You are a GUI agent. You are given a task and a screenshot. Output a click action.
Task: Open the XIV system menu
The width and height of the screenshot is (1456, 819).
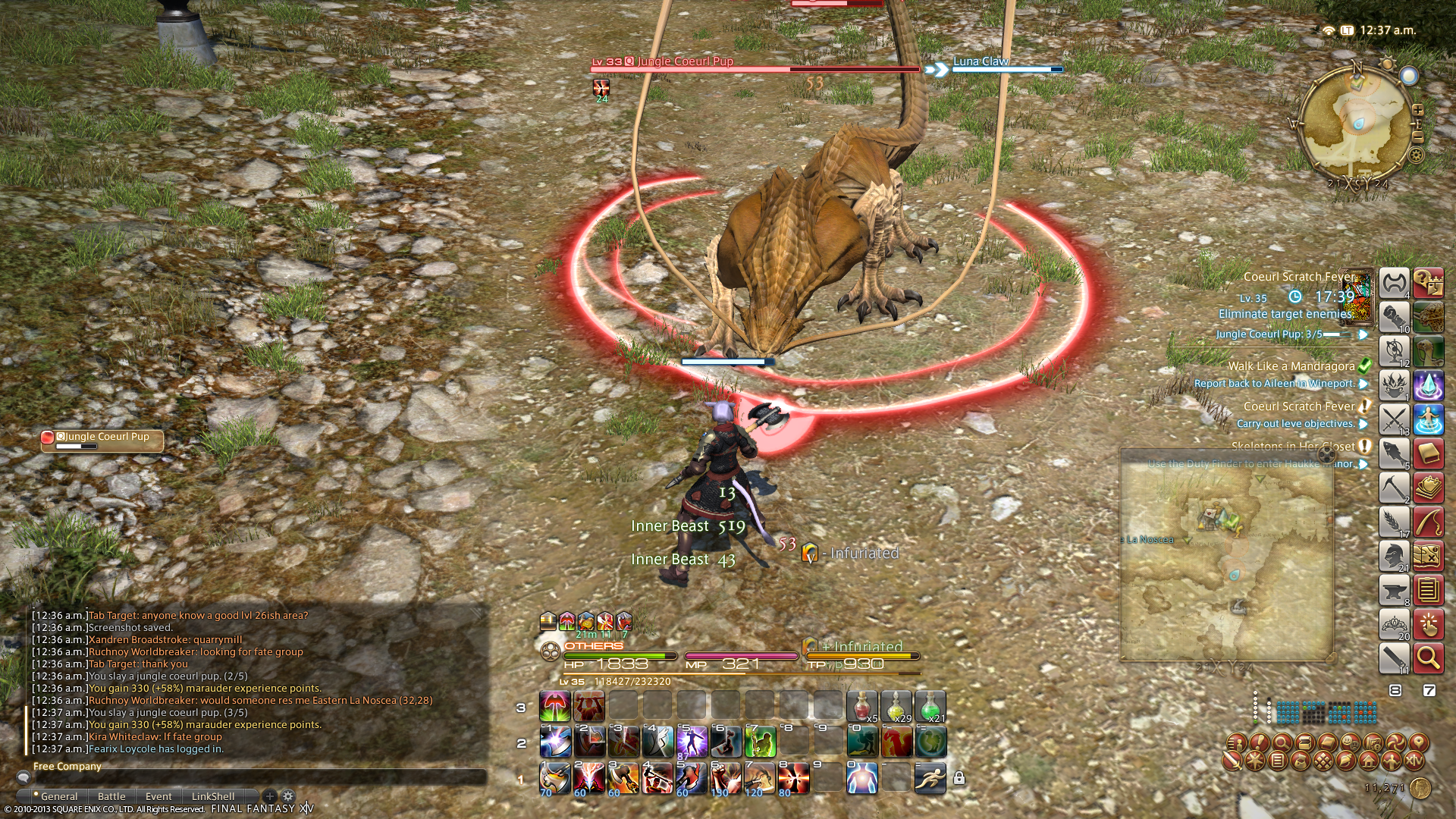click(x=1414, y=760)
